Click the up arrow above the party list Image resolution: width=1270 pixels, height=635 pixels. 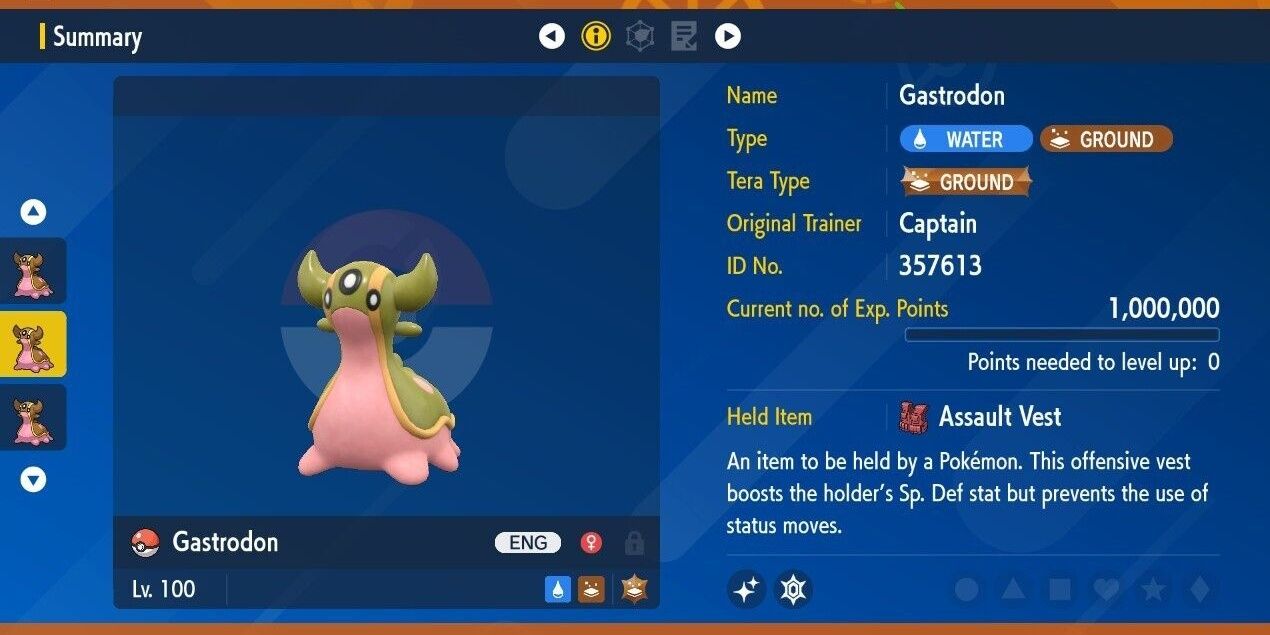pos(34,212)
